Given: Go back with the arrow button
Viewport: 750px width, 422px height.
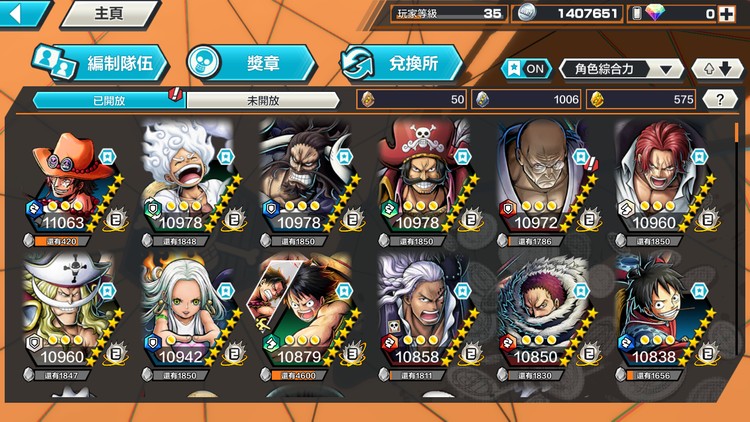Looking at the screenshot, I should (22, 13).
